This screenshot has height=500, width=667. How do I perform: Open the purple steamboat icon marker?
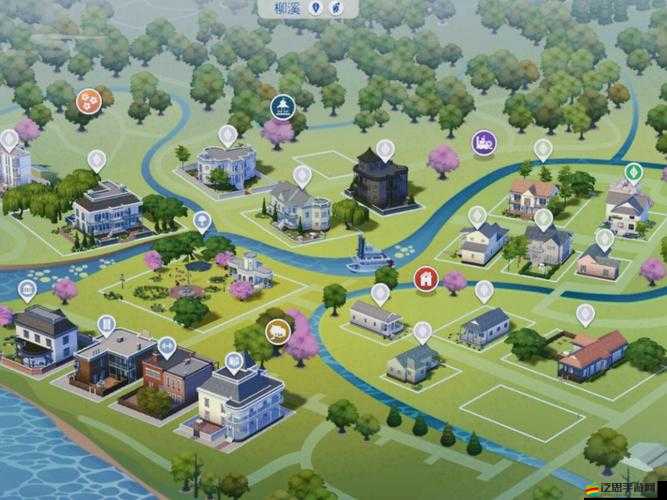[x=484, y=141]
